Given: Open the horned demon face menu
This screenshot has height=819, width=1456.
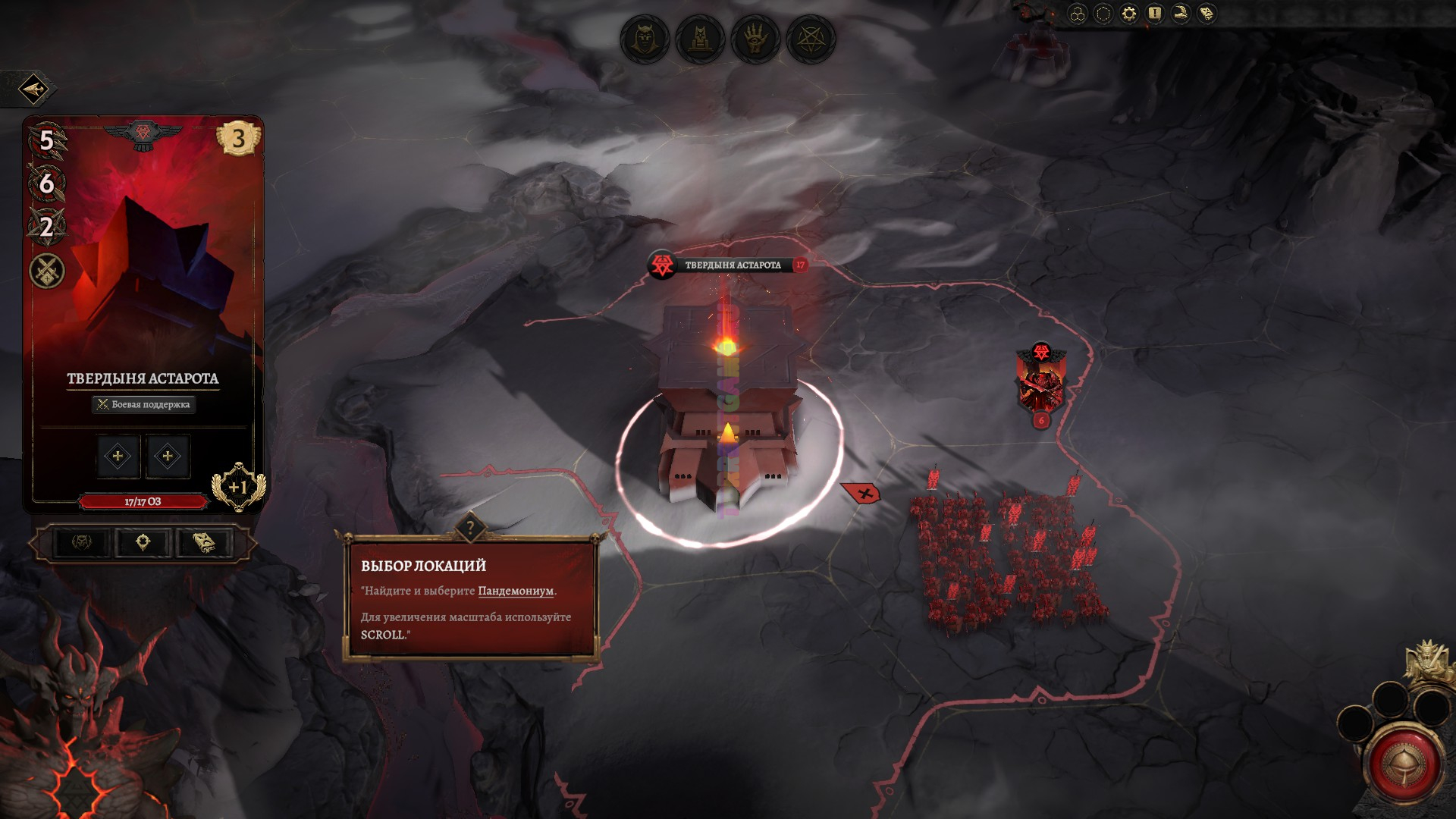Looking at the screenshot, I should (x=645, y=39).
